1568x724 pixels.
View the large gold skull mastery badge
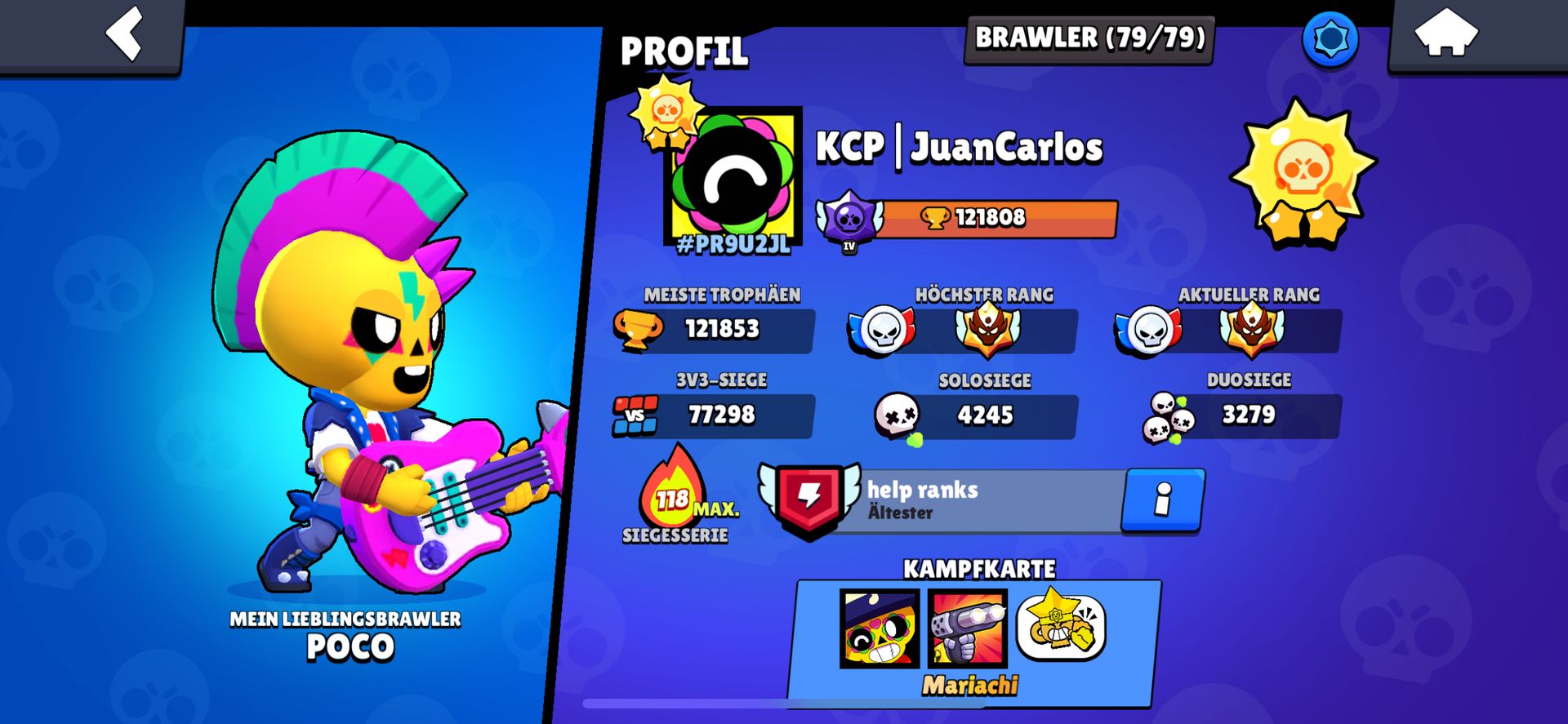coord(1303,173)
